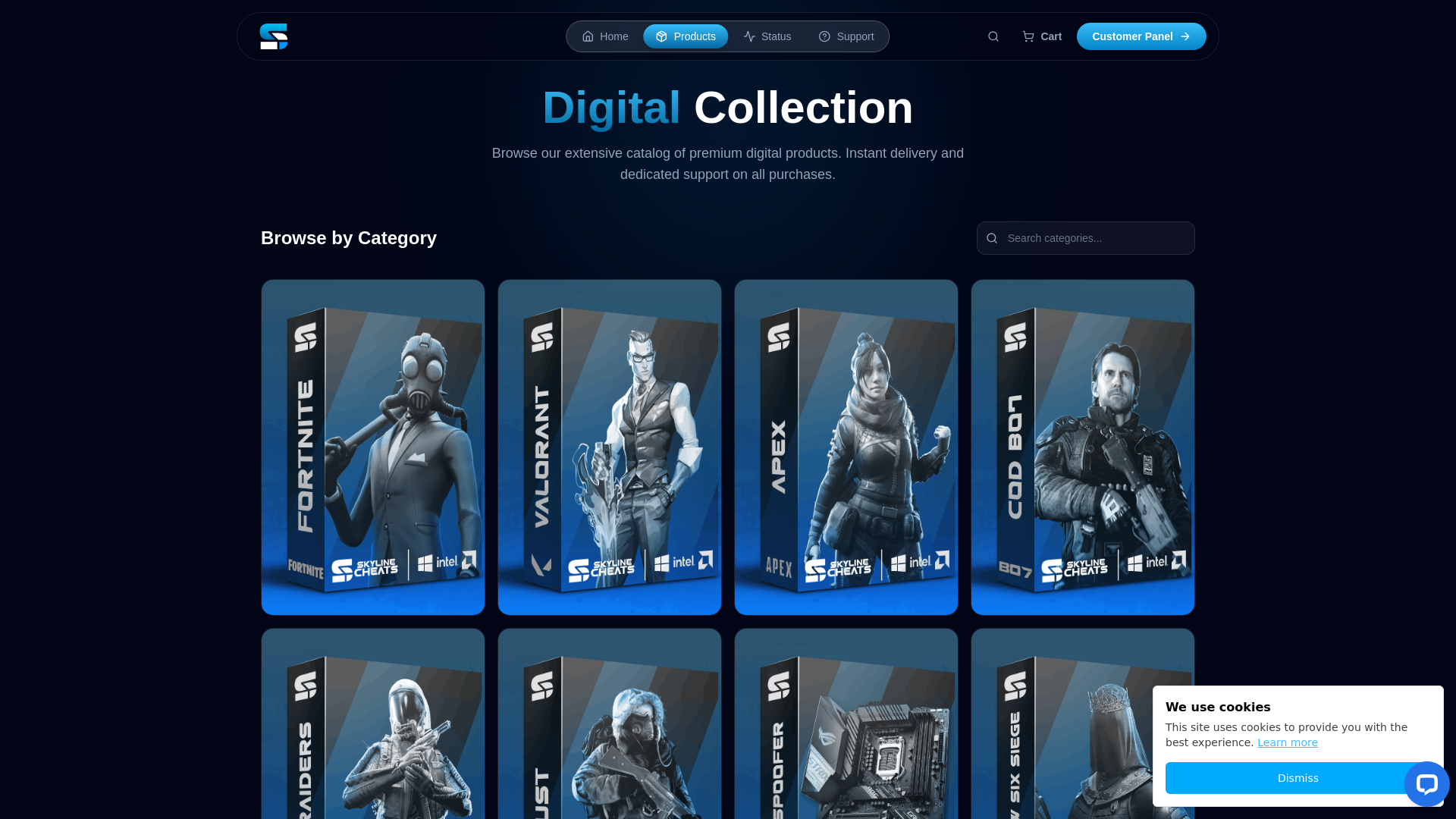Open the Apex category card
Viewport: 1456px width, 819px height.
pos(846,447)
